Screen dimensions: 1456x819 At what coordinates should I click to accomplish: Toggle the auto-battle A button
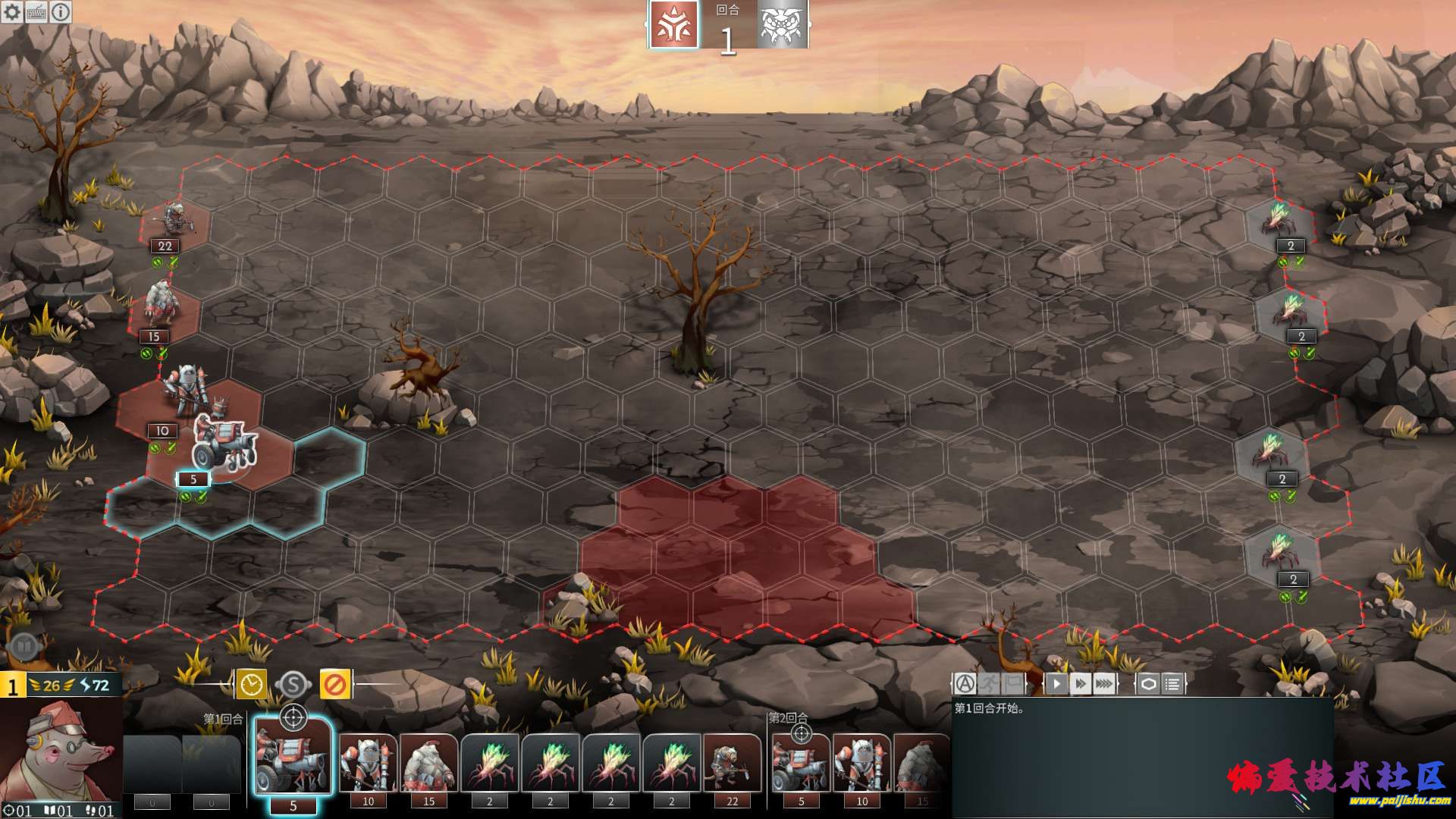tap(965, 684)
